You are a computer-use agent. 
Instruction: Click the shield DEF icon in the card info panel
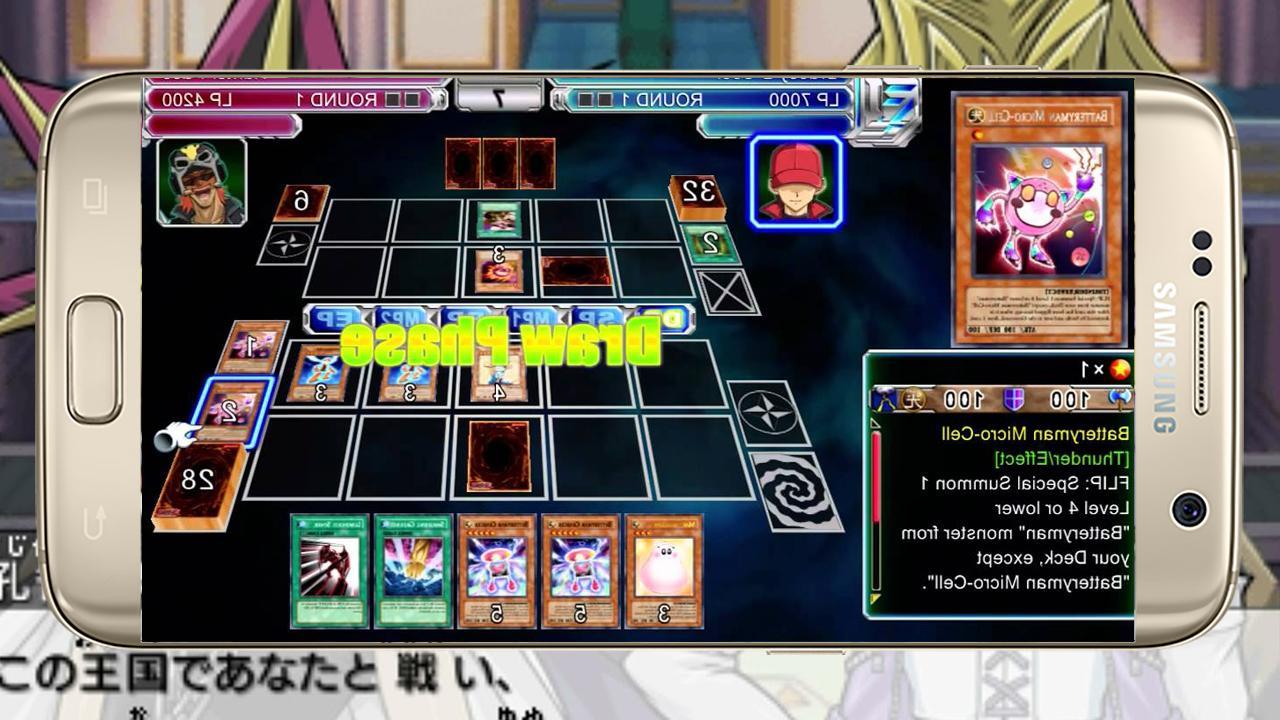(1013, 398)
